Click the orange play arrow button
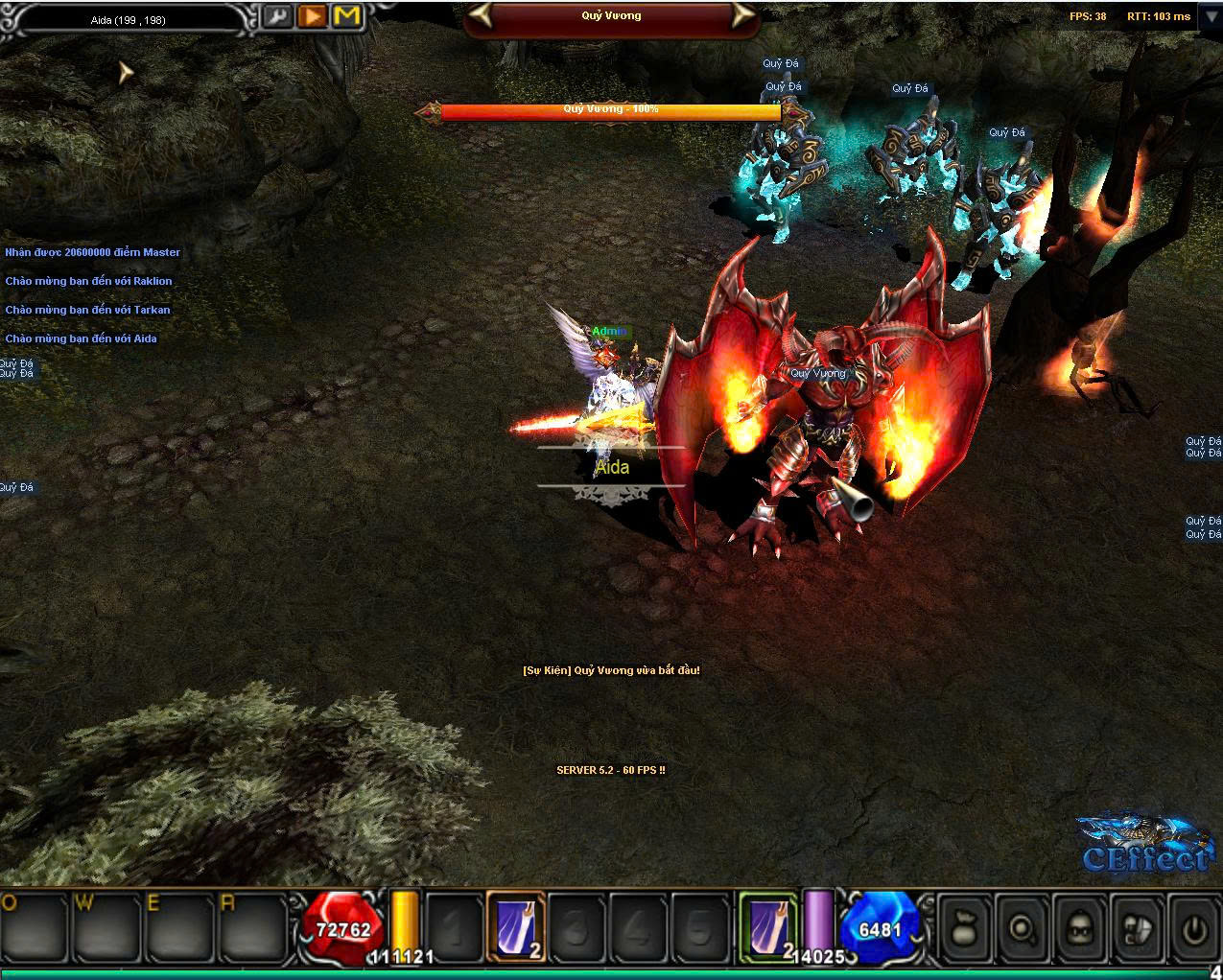The image size is (1223, 980). [312, 16]
